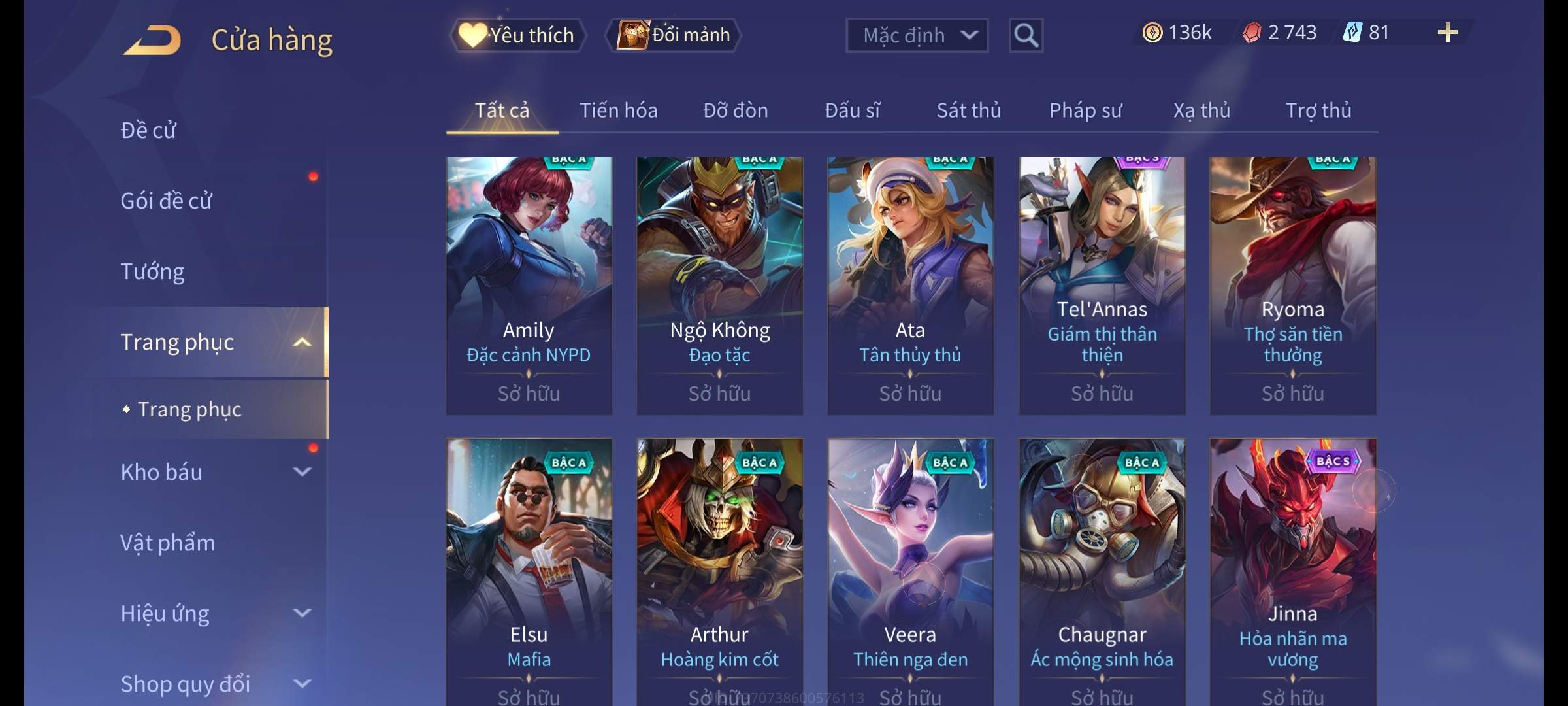Go back using the arrow button
Viewport: 1568px width, 706px height.
(153, 41)
